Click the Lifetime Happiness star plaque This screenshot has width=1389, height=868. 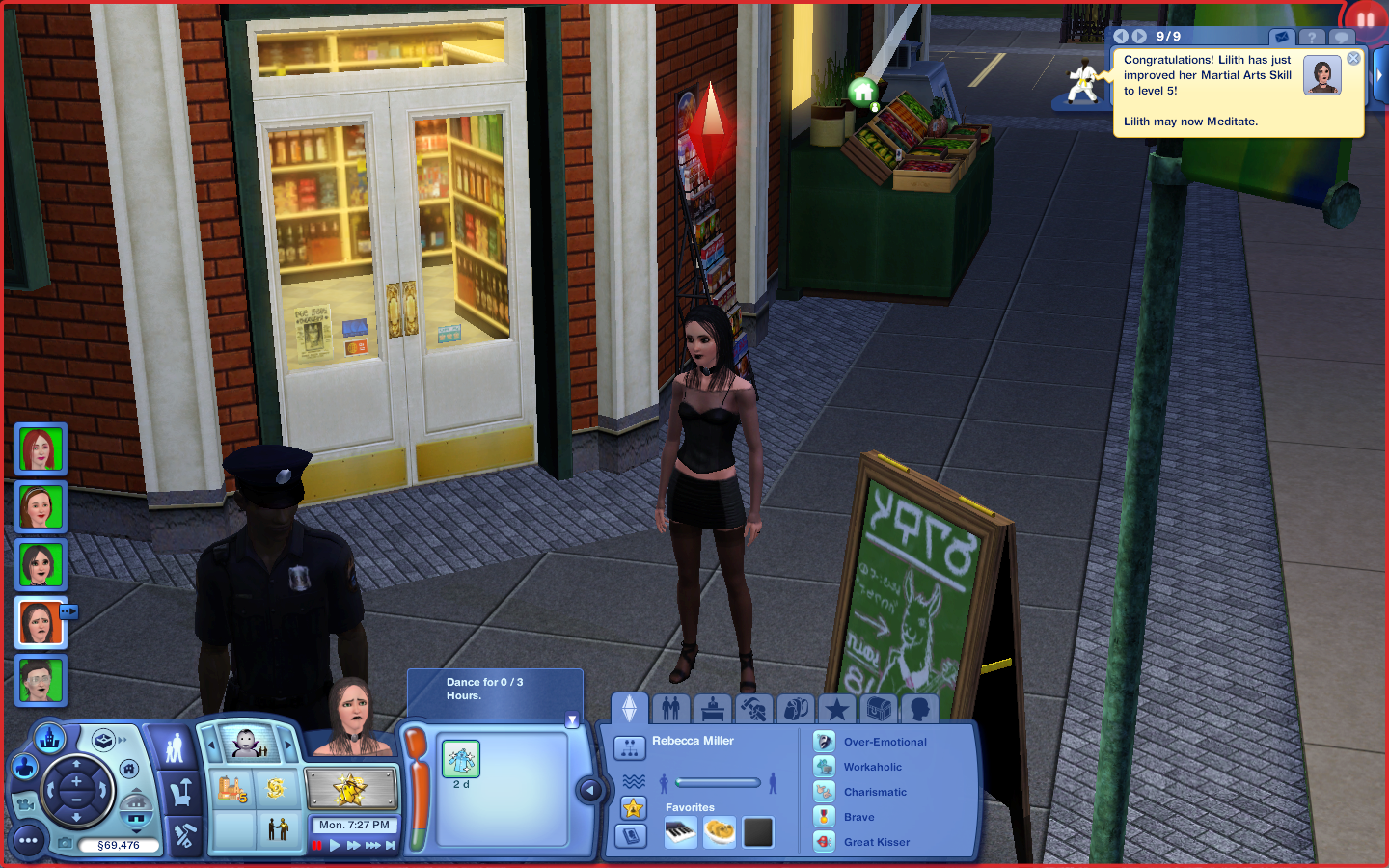pyautogui.click(x=349, y=790)
